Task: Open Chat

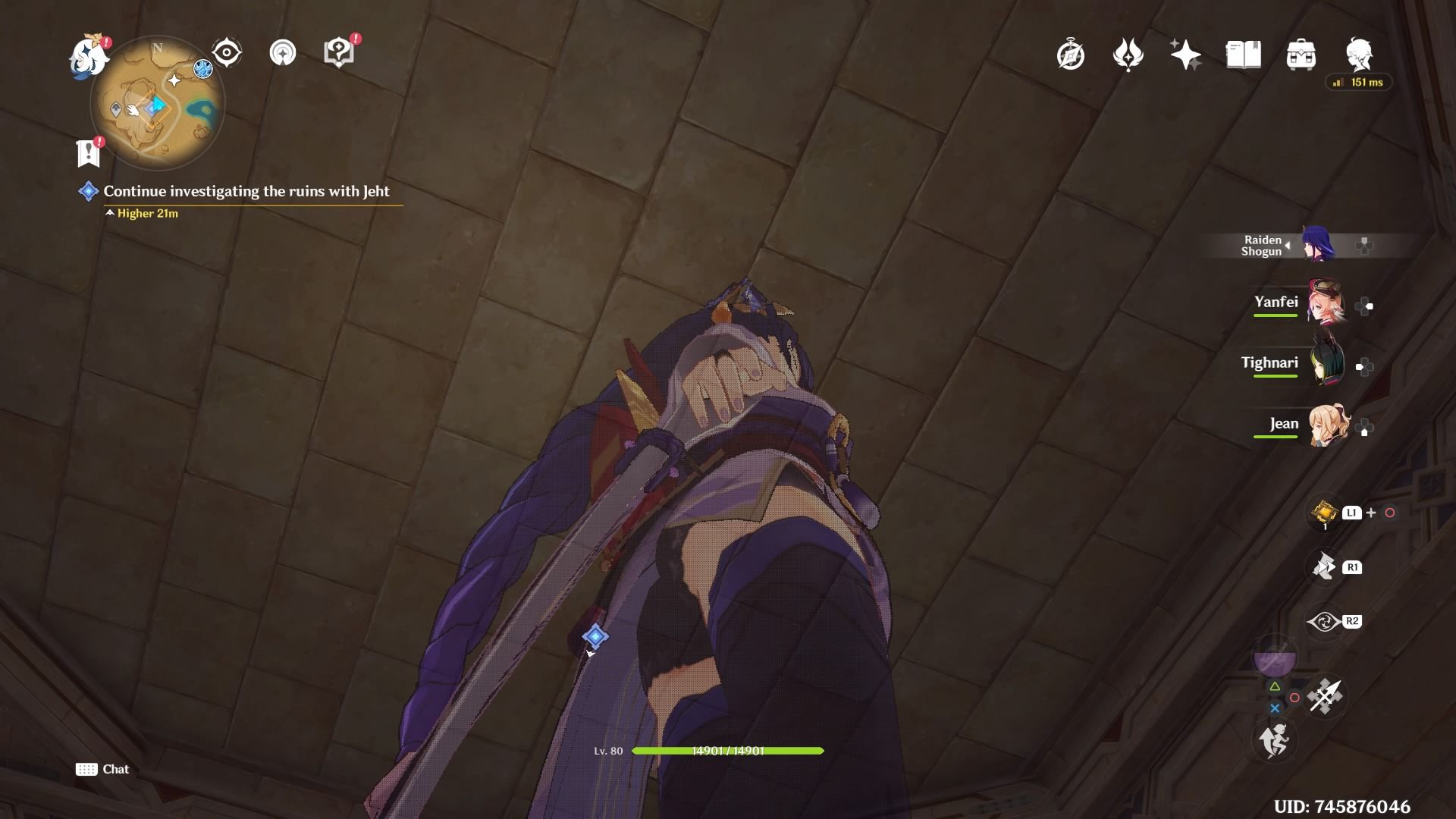Action: [102, 769]
